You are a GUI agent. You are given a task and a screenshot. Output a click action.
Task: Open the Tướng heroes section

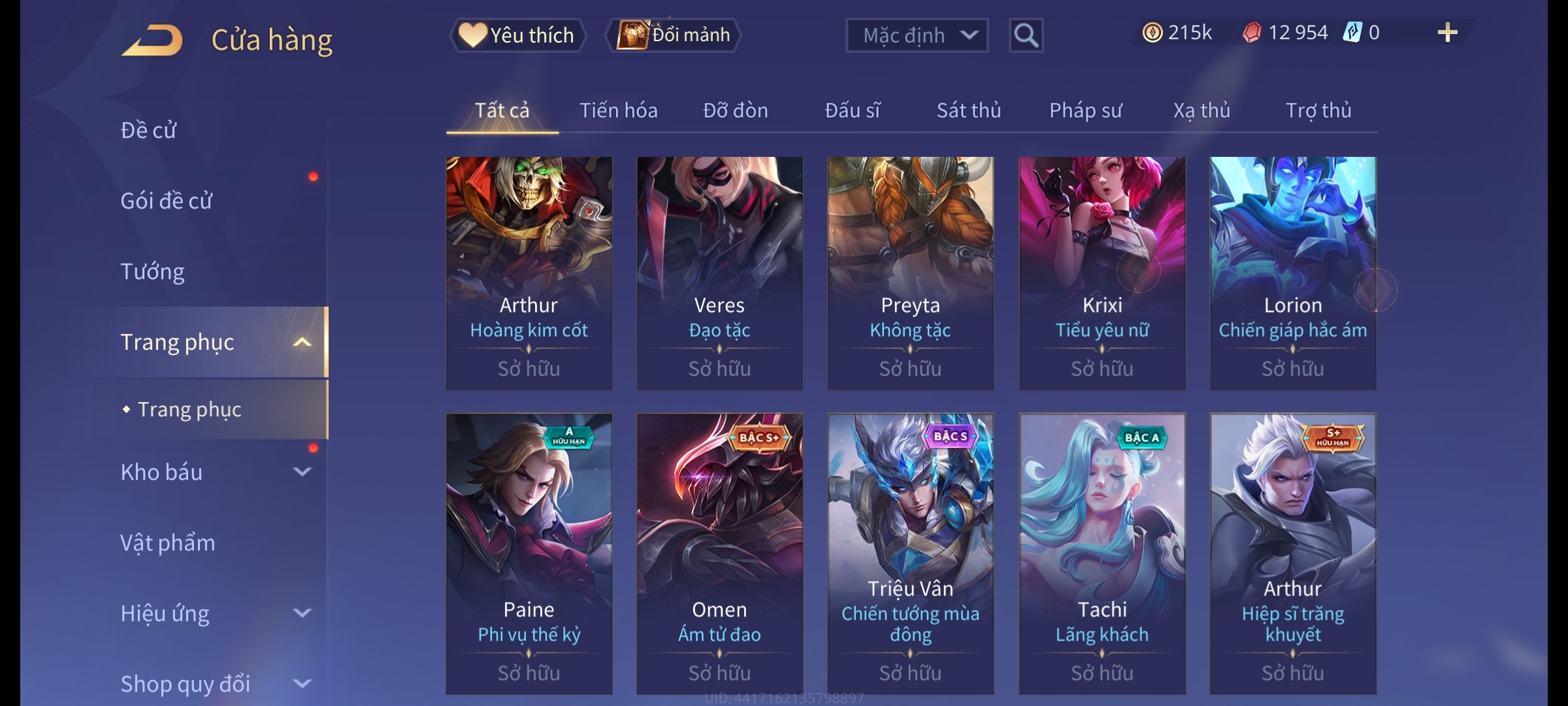tap(153, 271)
